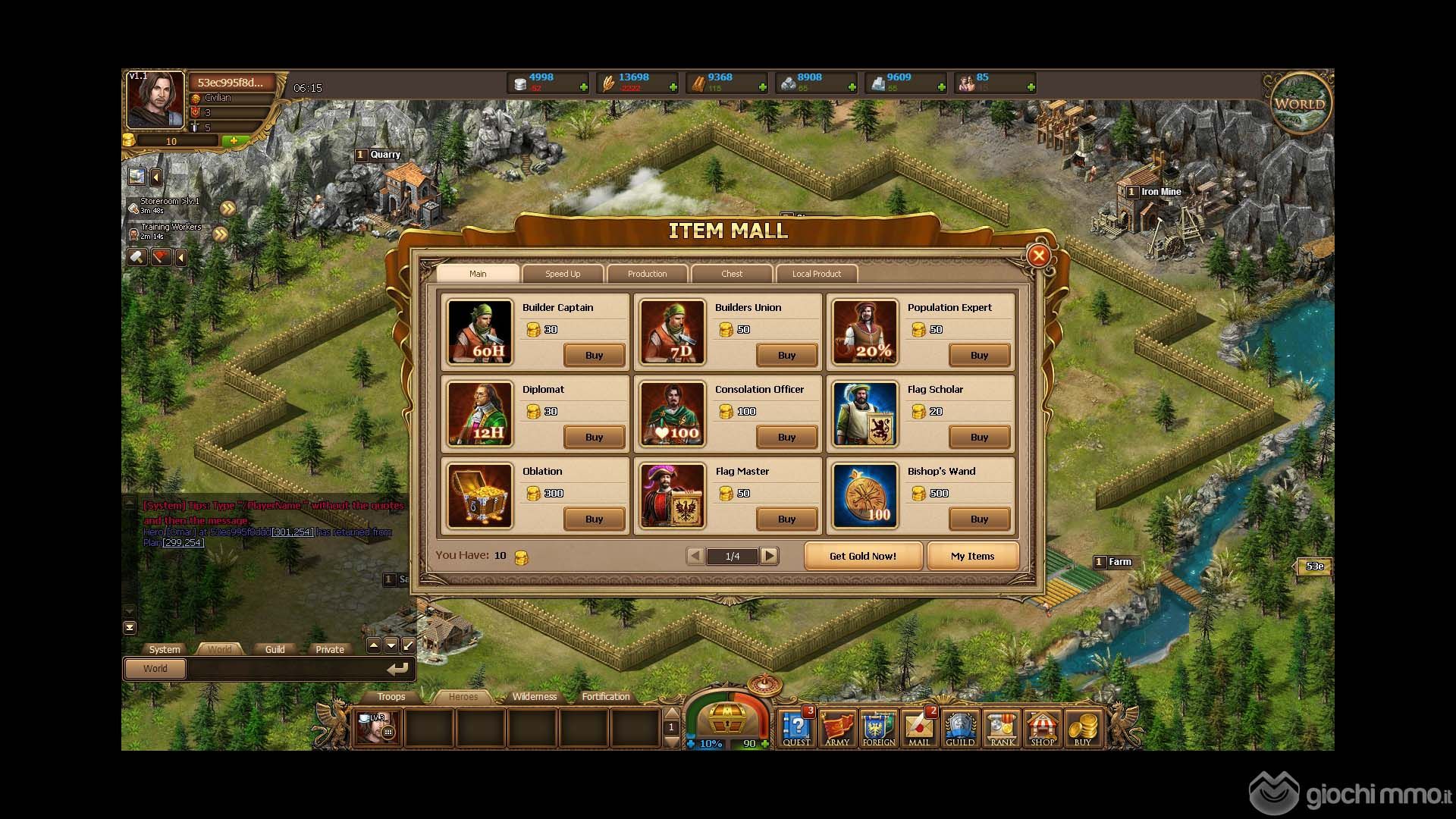Screen dimensions: 1456x819
Task: Open the World map
Action: pyautogui.click(x=1300, y=105)
